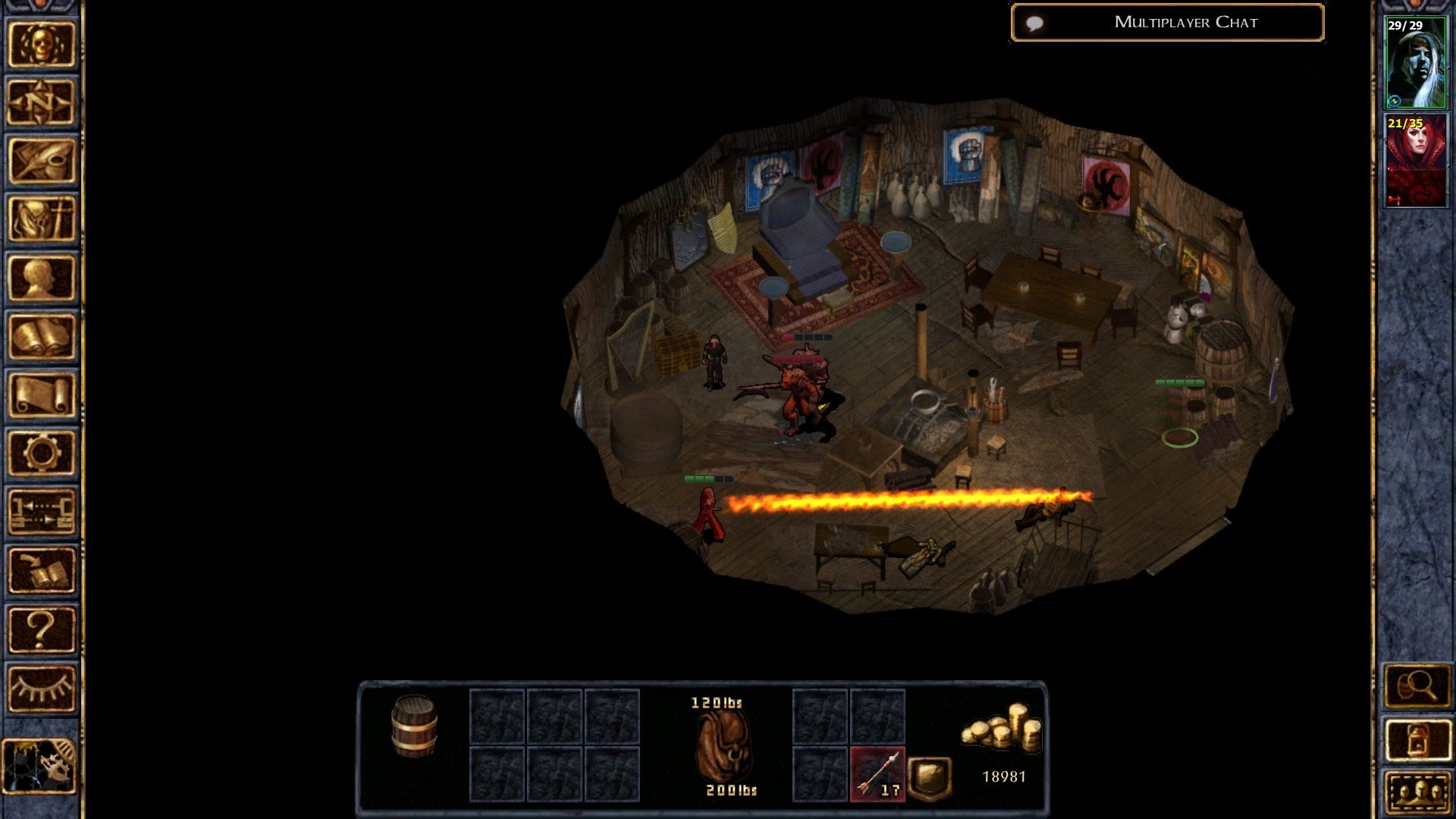Open the journal with quill icon

(42, 161)
